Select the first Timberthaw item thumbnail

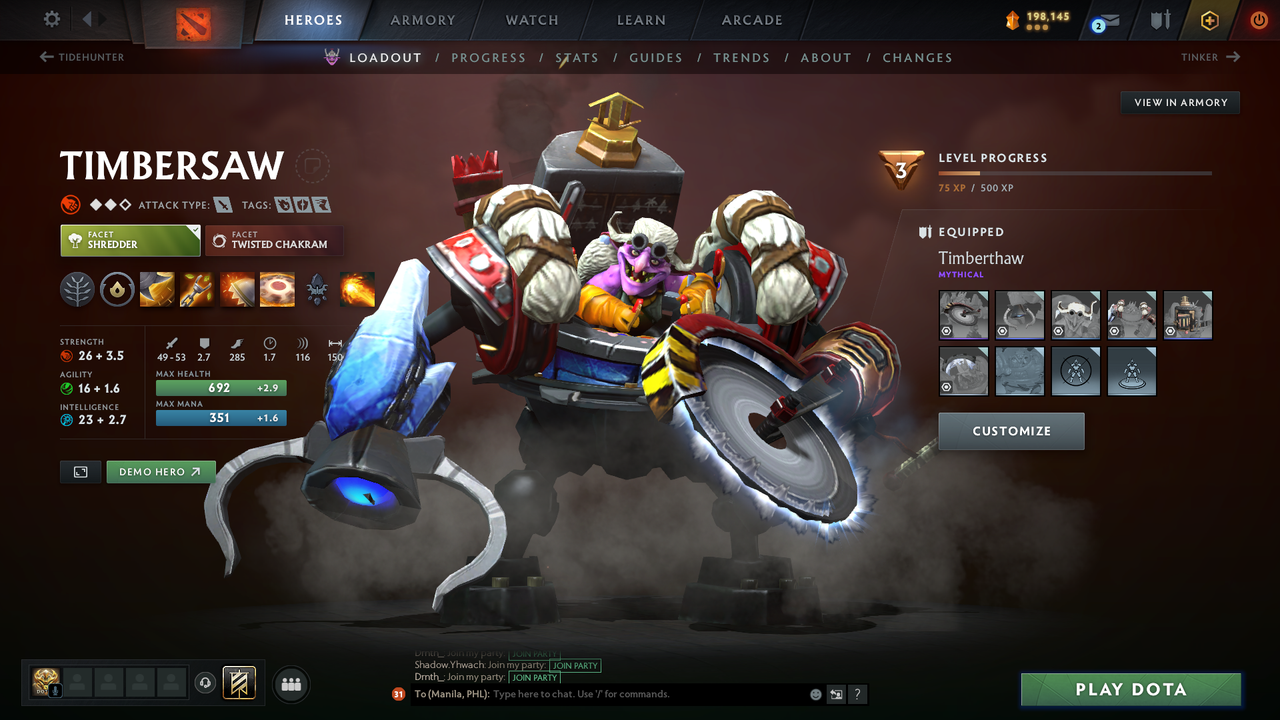pos(963,315)
